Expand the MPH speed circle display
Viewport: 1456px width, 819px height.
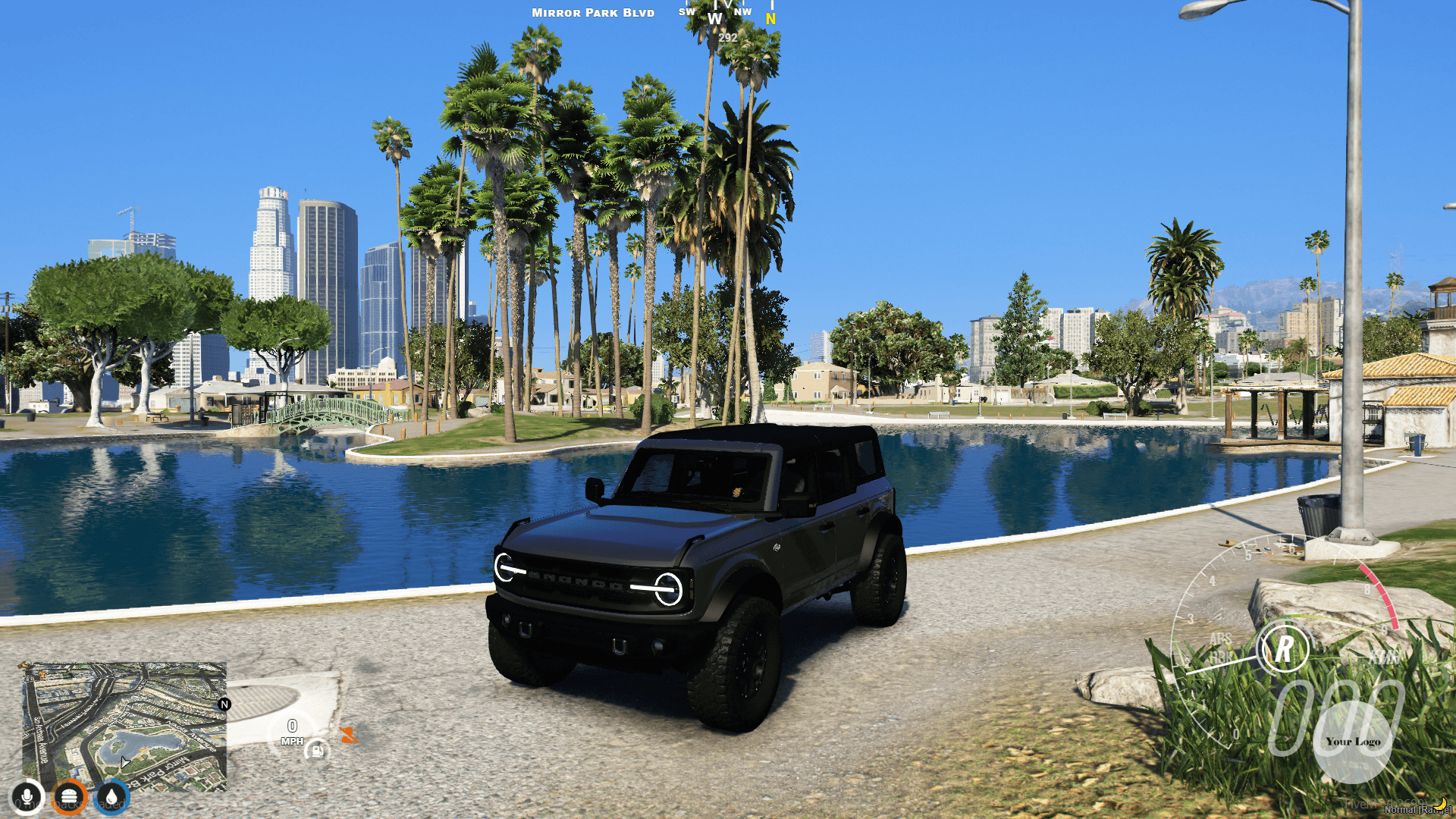tap(292, 730)
